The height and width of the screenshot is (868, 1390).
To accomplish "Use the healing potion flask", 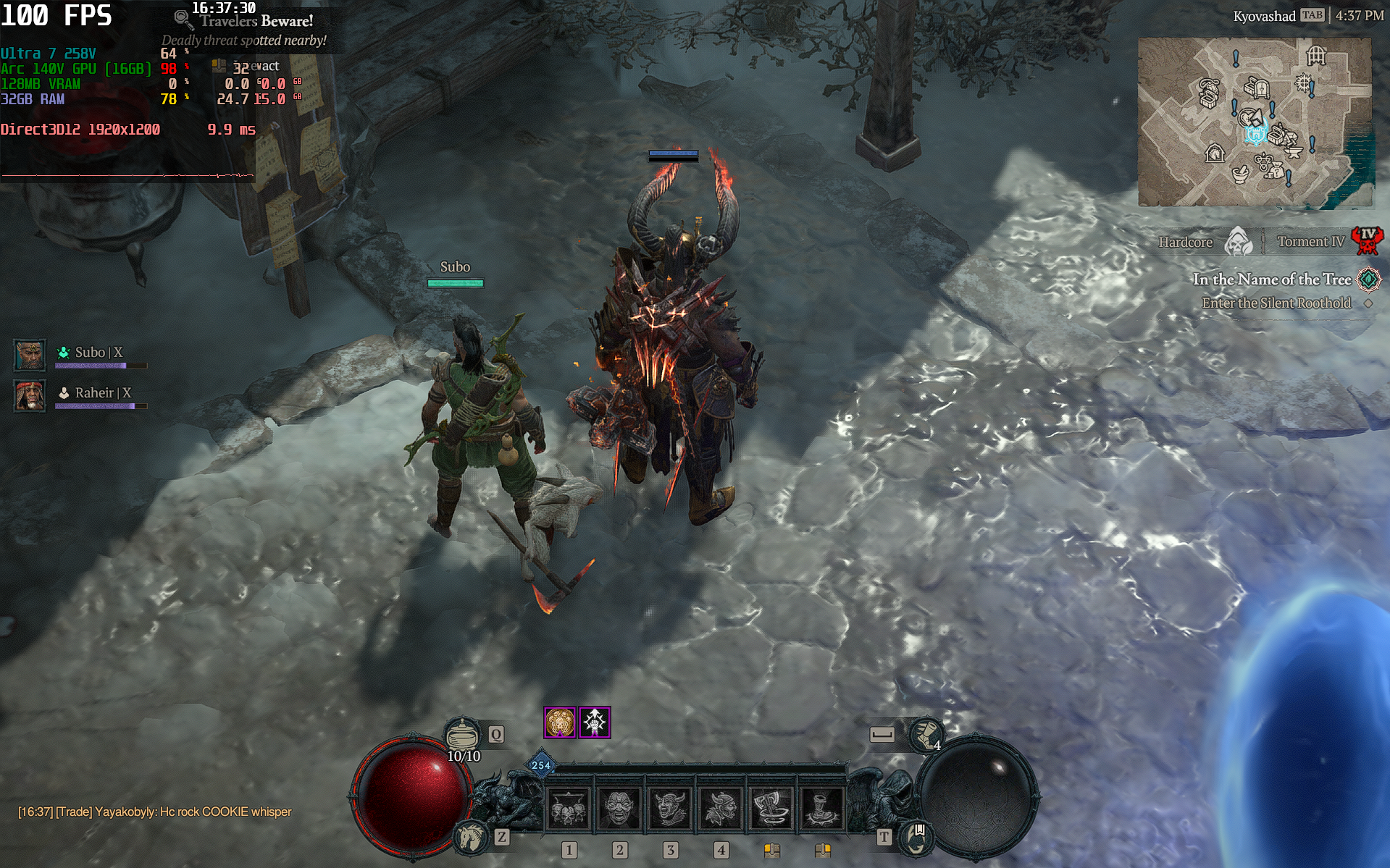I will 462,736.
